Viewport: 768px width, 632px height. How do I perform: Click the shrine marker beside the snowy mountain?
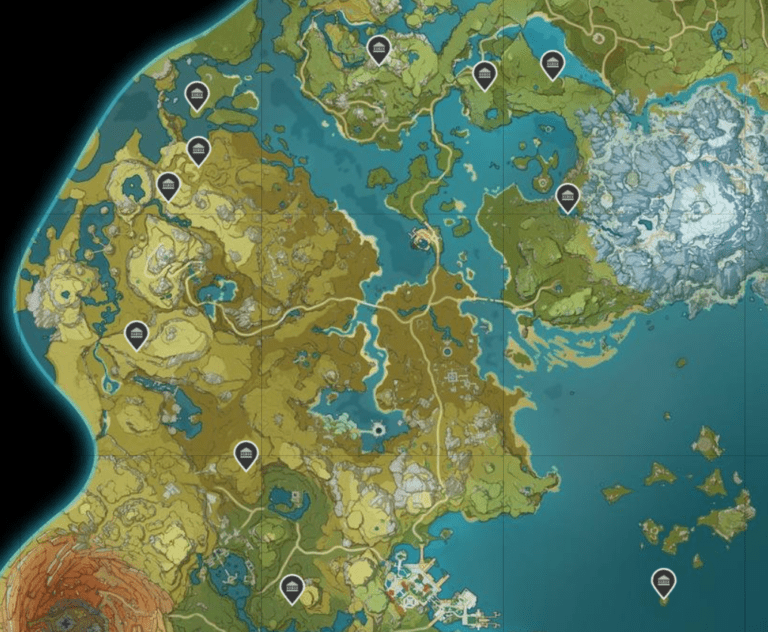pyautogui.click(x=568, y=196)
